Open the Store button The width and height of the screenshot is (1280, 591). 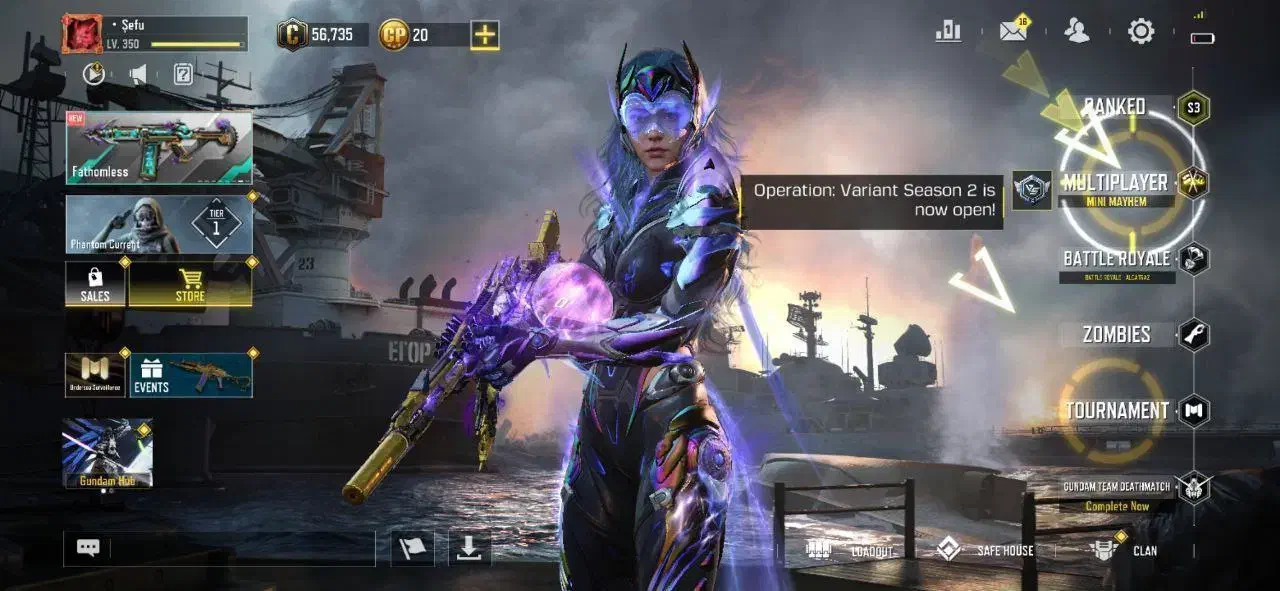pos(190,285)
